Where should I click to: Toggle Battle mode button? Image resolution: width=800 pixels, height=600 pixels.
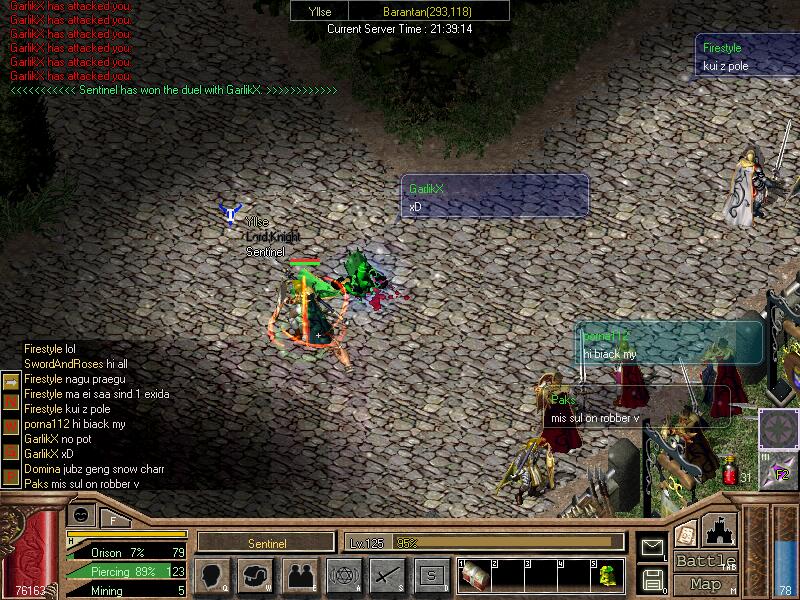click(x=705, y=562)
